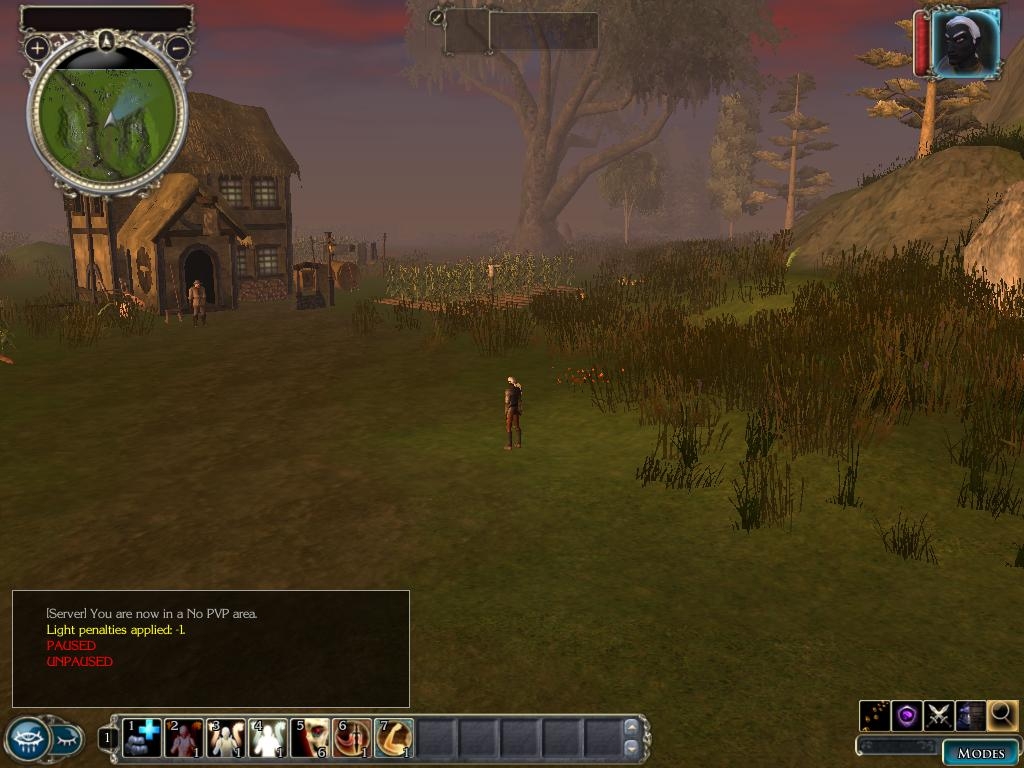Image resolution: width=1024 pixels, height=768 pixels.
Task: Use hotbar slot 1 with the blue cross
Action: [142, 739]
